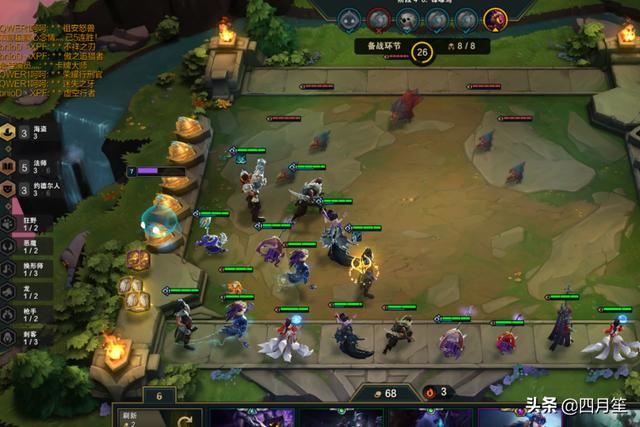The image size is (640, 427).
Task: Click the red lost-round icon in stage tracker
Action: click(378, 19)
